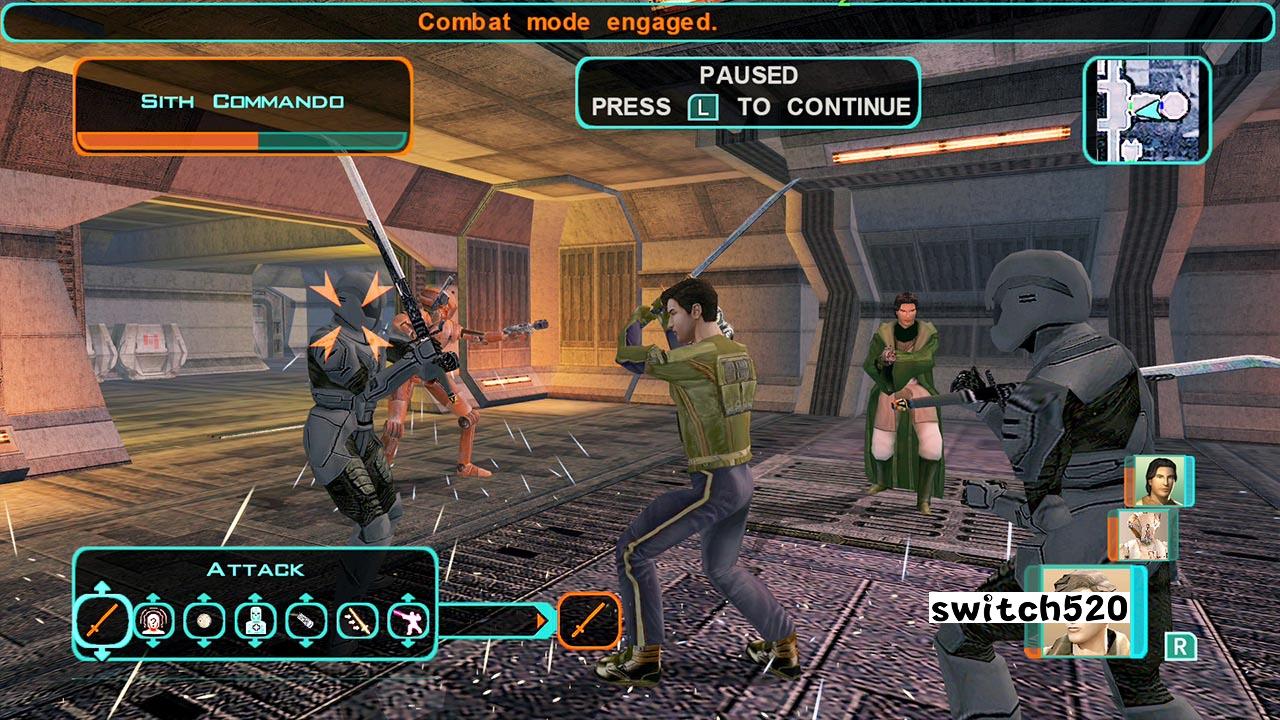Viewport: 1280px width, 720px height.
Task: Click the queued sword attack in orange frame
Action: pos(589,621)
